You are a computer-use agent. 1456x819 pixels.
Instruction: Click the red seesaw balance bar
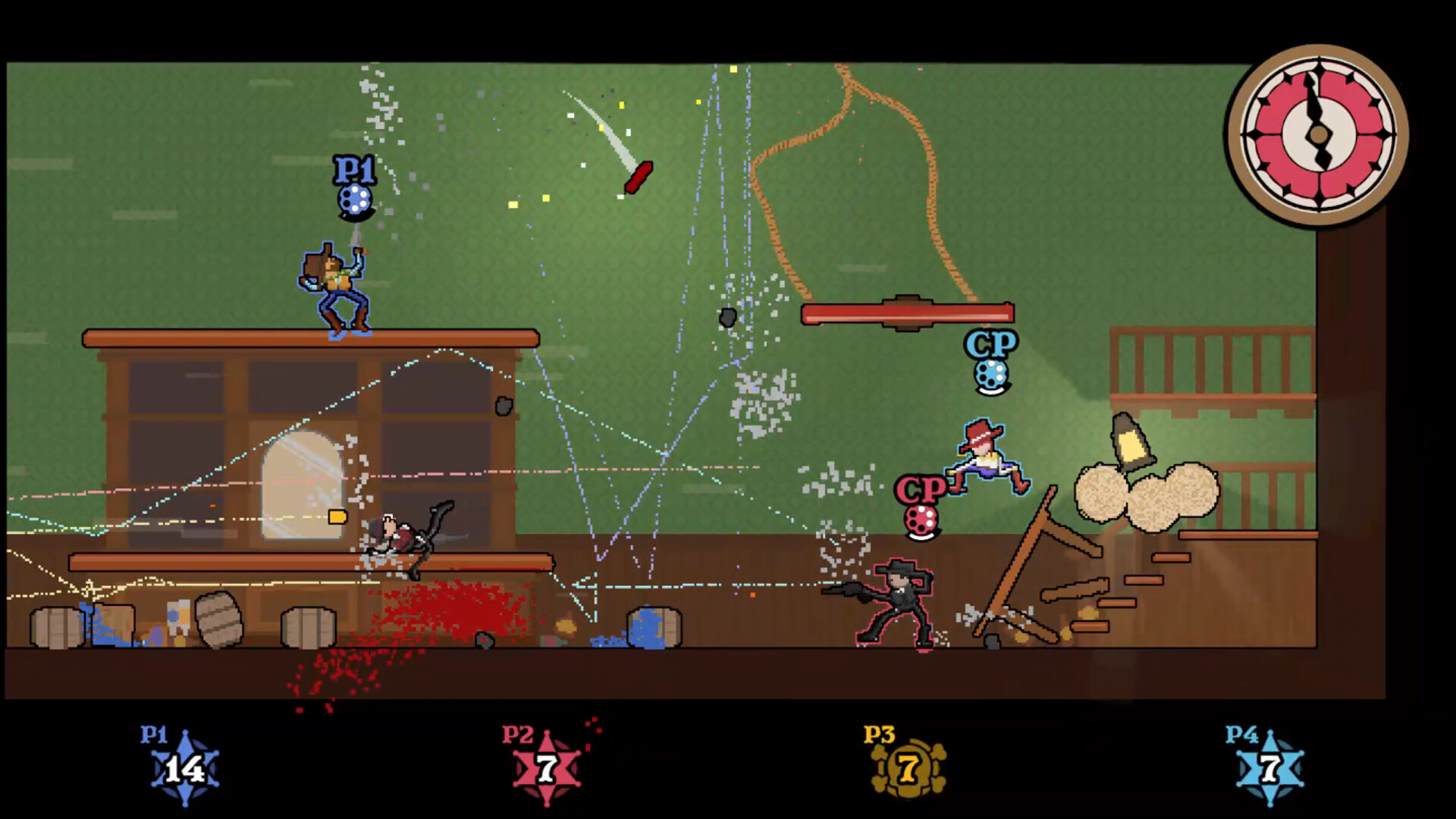tap(907, 314)
